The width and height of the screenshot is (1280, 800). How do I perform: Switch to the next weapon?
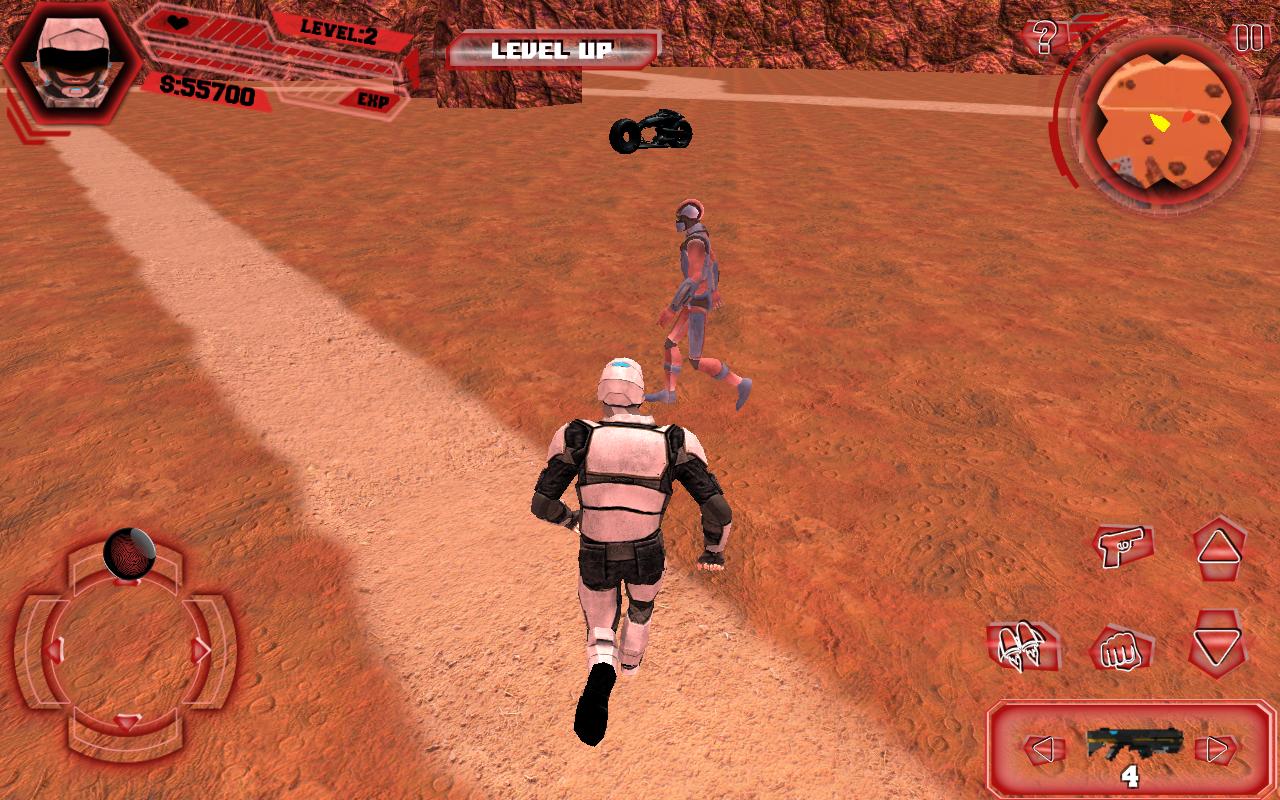tap(1216, 748)
